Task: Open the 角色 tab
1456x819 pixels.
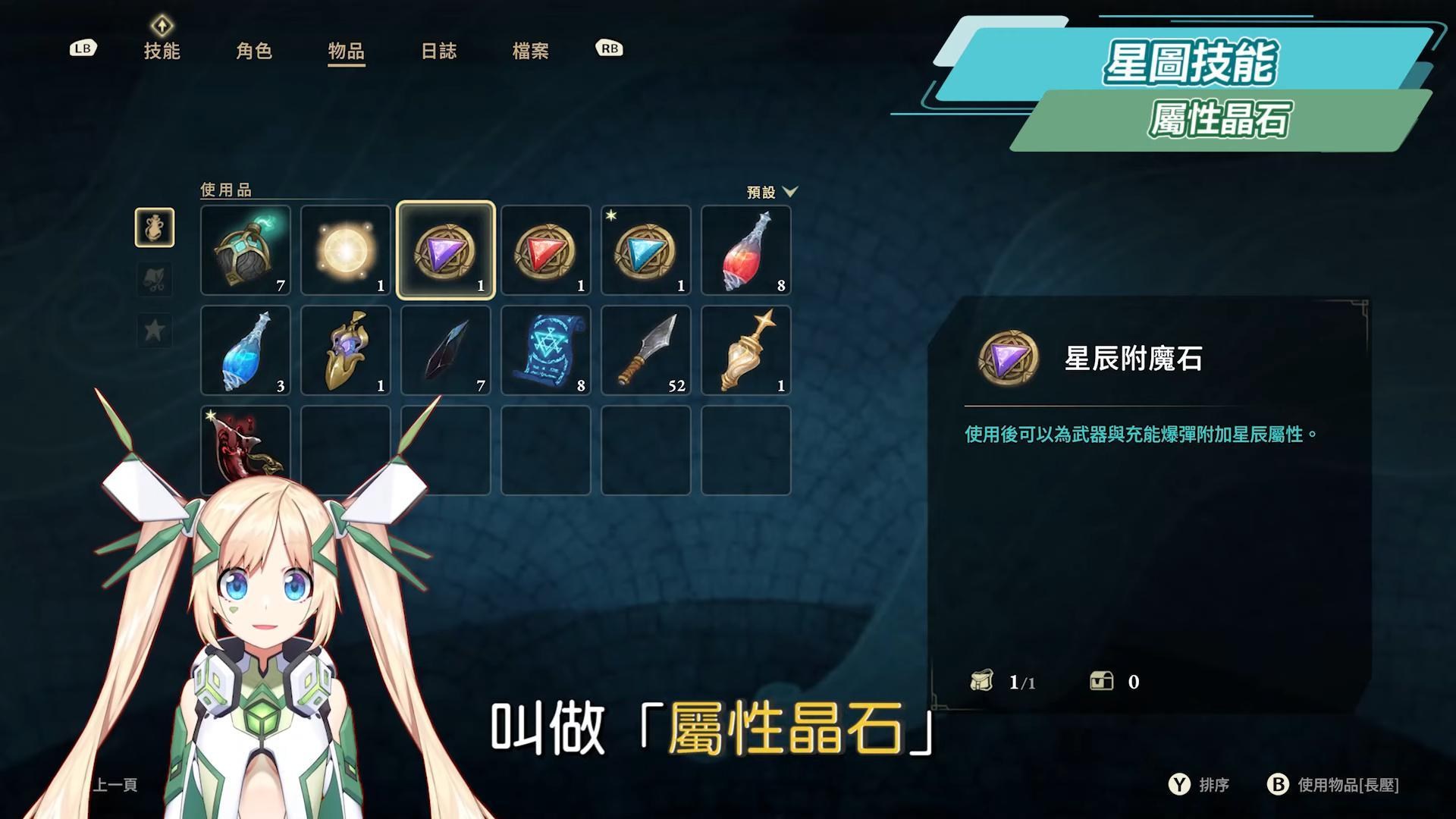Action: tap(254, 51)
